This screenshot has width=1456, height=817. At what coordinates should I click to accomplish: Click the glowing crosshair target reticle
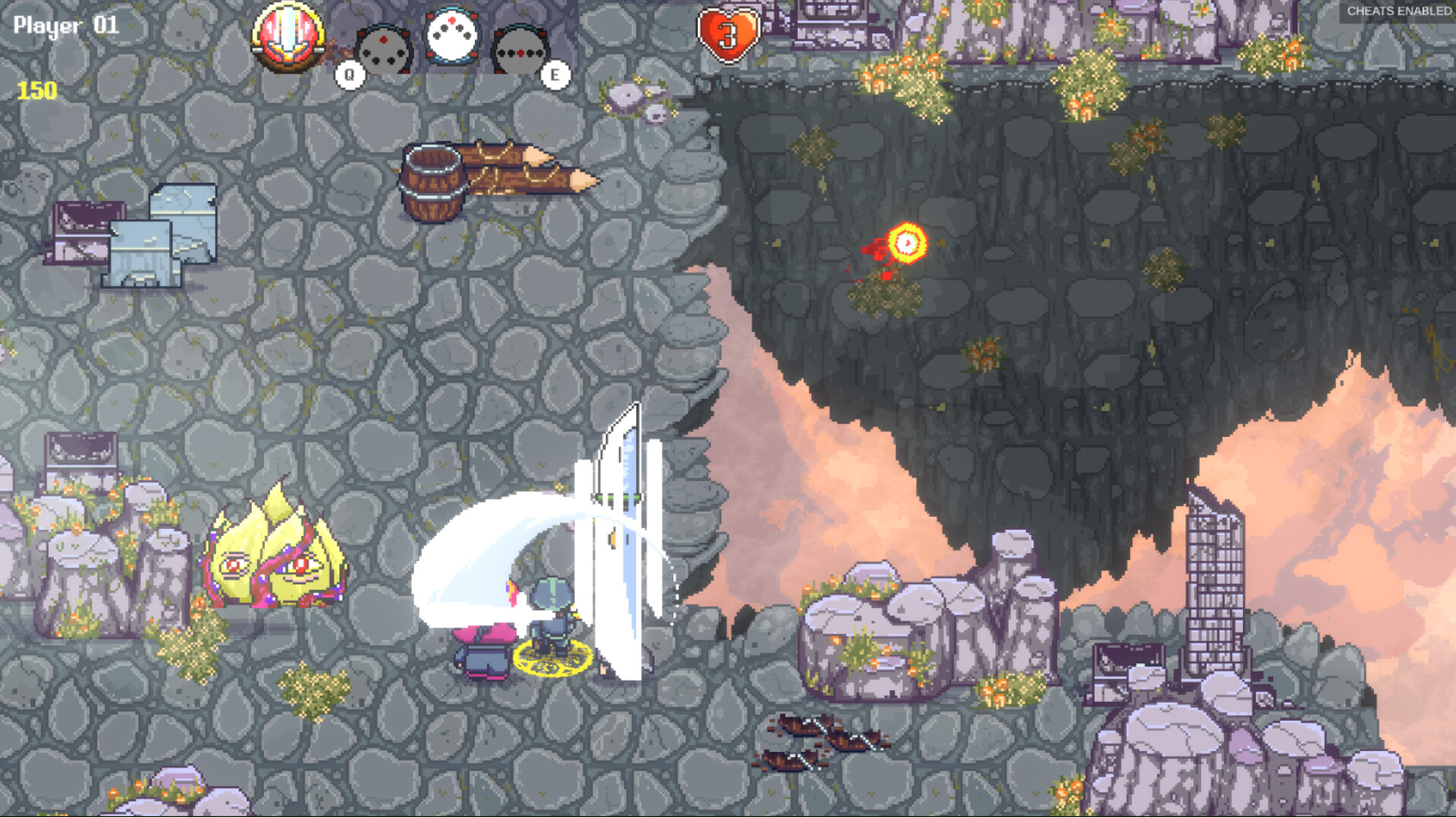[905, 244]
